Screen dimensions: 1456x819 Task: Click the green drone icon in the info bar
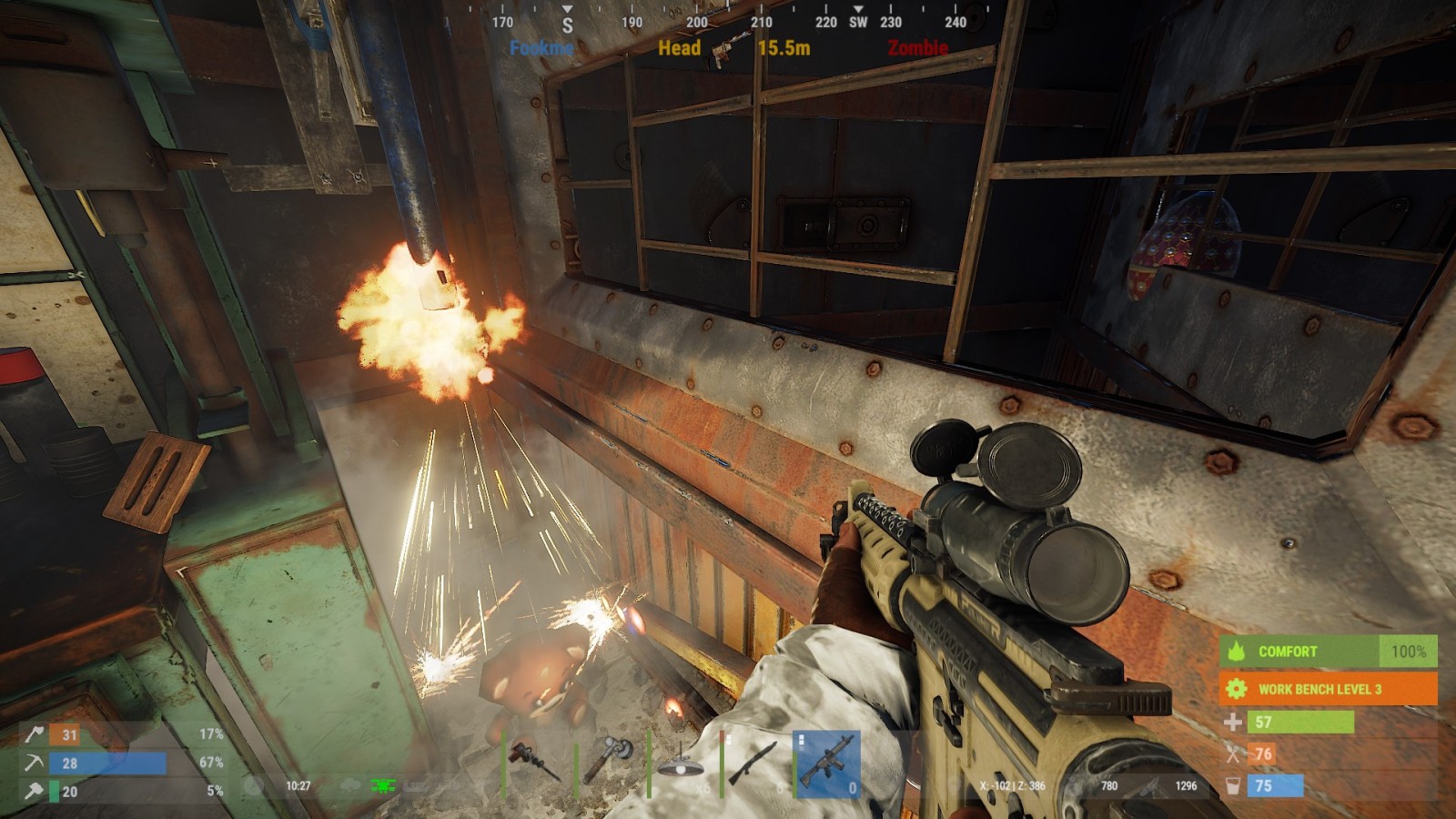pyautogui.click(x=383, y=785)
